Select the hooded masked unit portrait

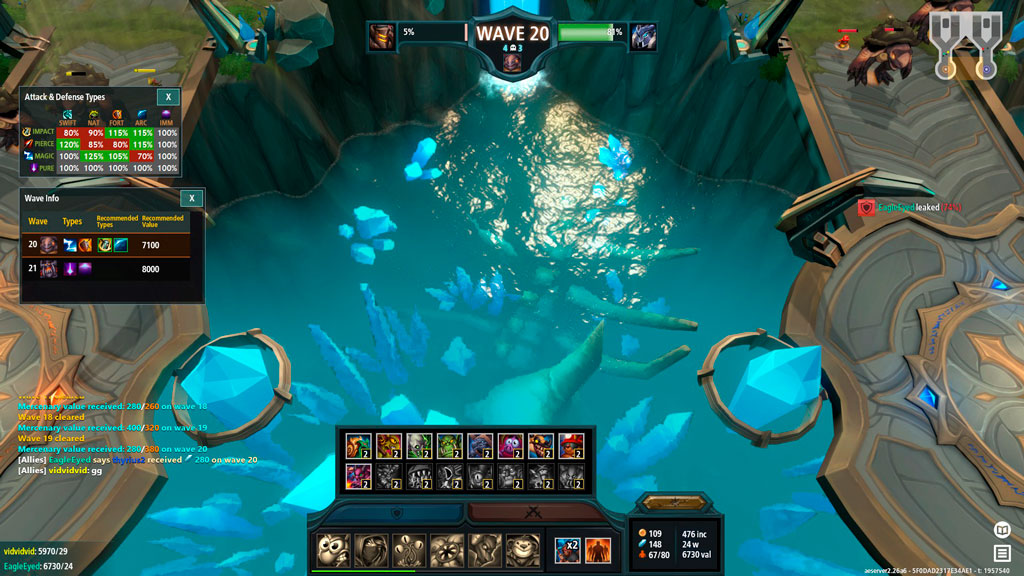click(x=370, y=550)
